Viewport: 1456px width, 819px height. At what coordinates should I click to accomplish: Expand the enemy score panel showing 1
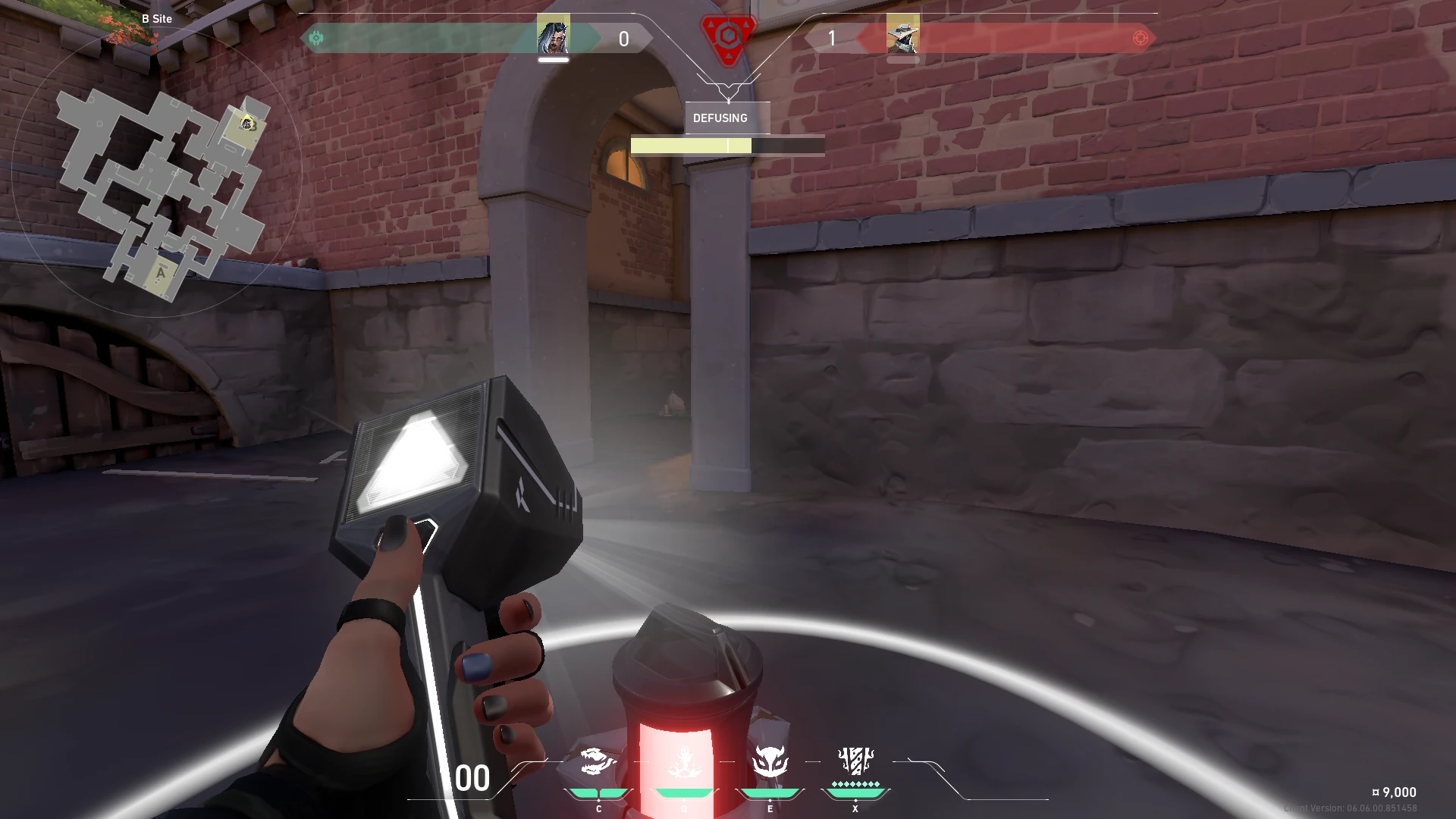831,39
